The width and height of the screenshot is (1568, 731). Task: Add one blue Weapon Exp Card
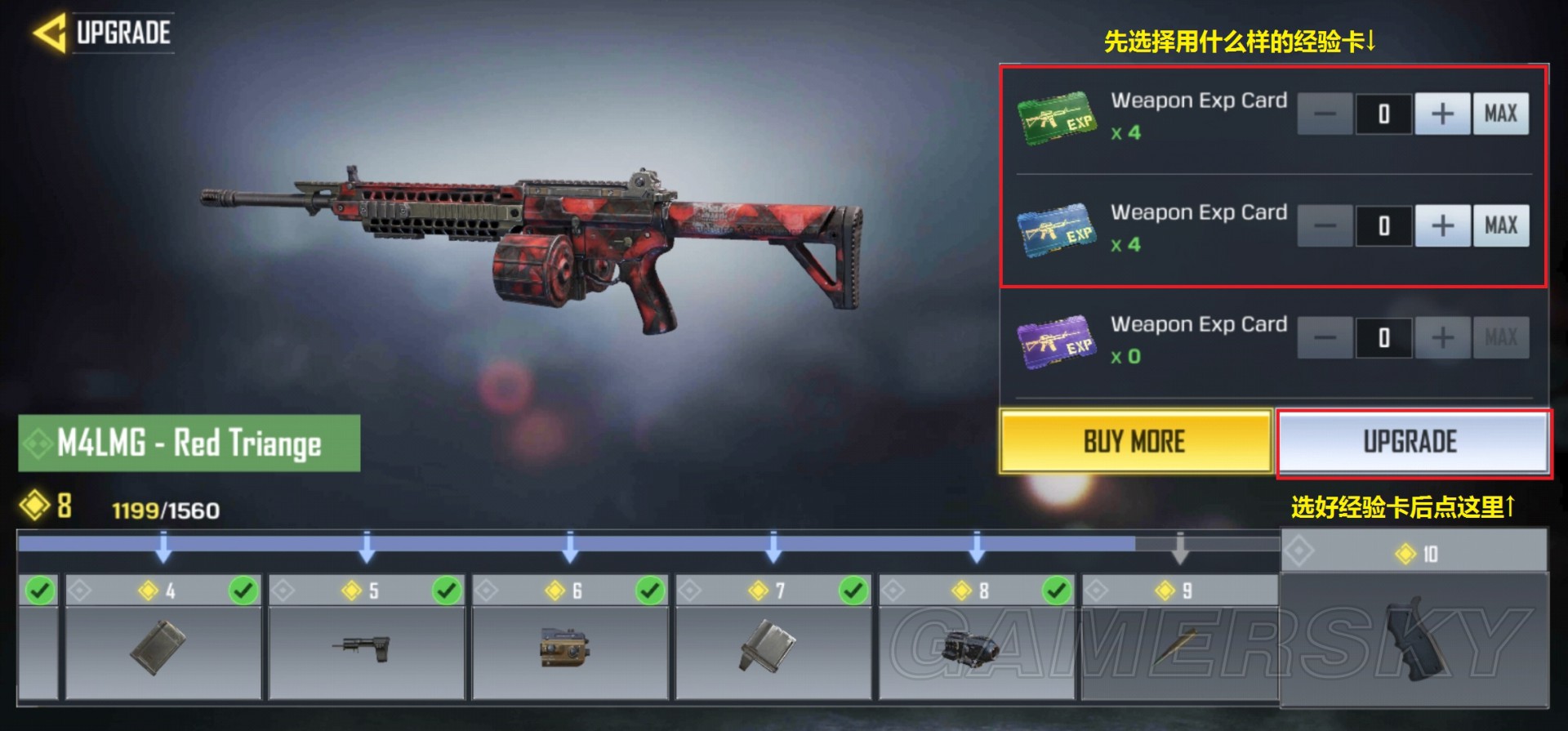1442,225
